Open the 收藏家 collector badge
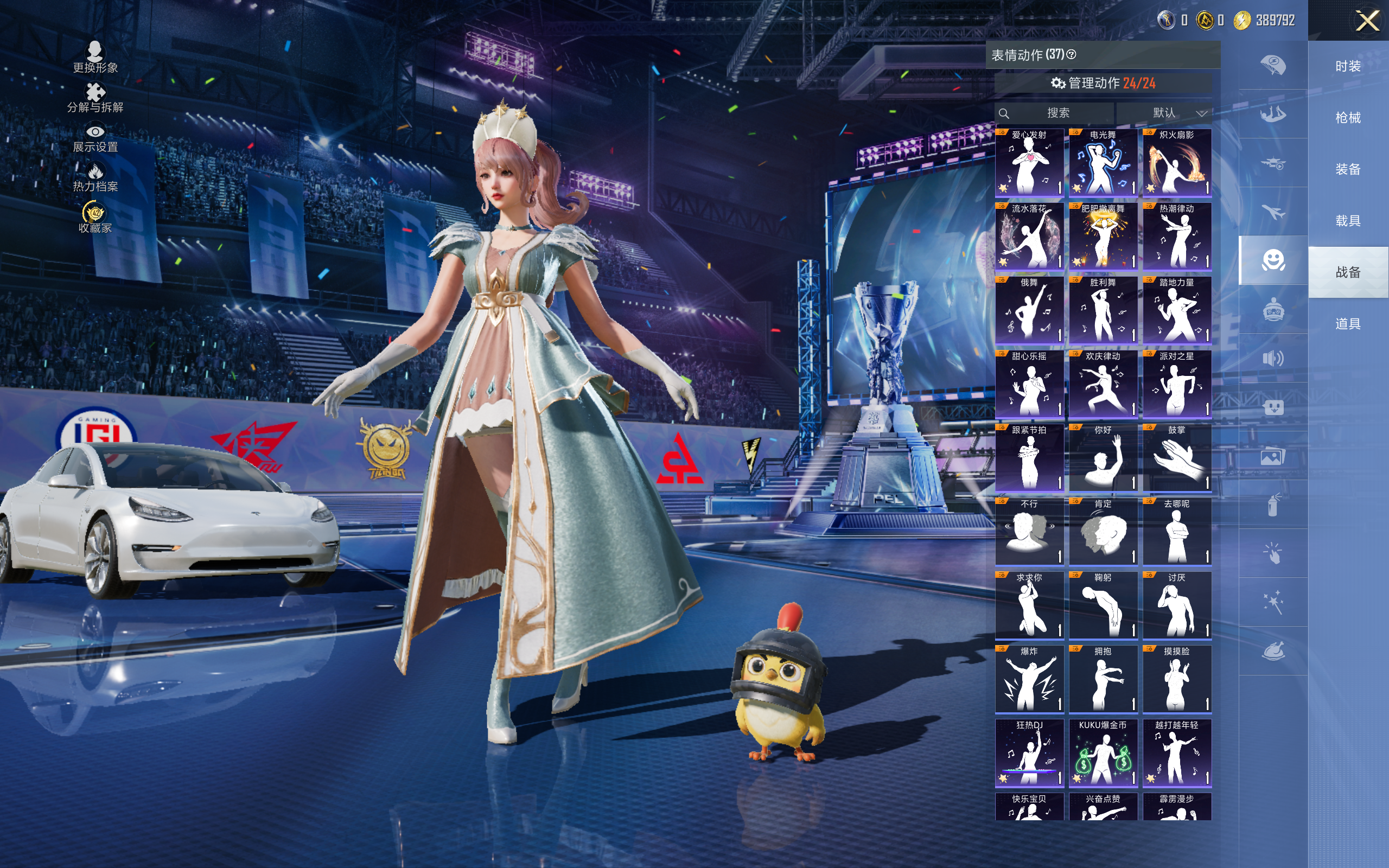 (95, 218)
